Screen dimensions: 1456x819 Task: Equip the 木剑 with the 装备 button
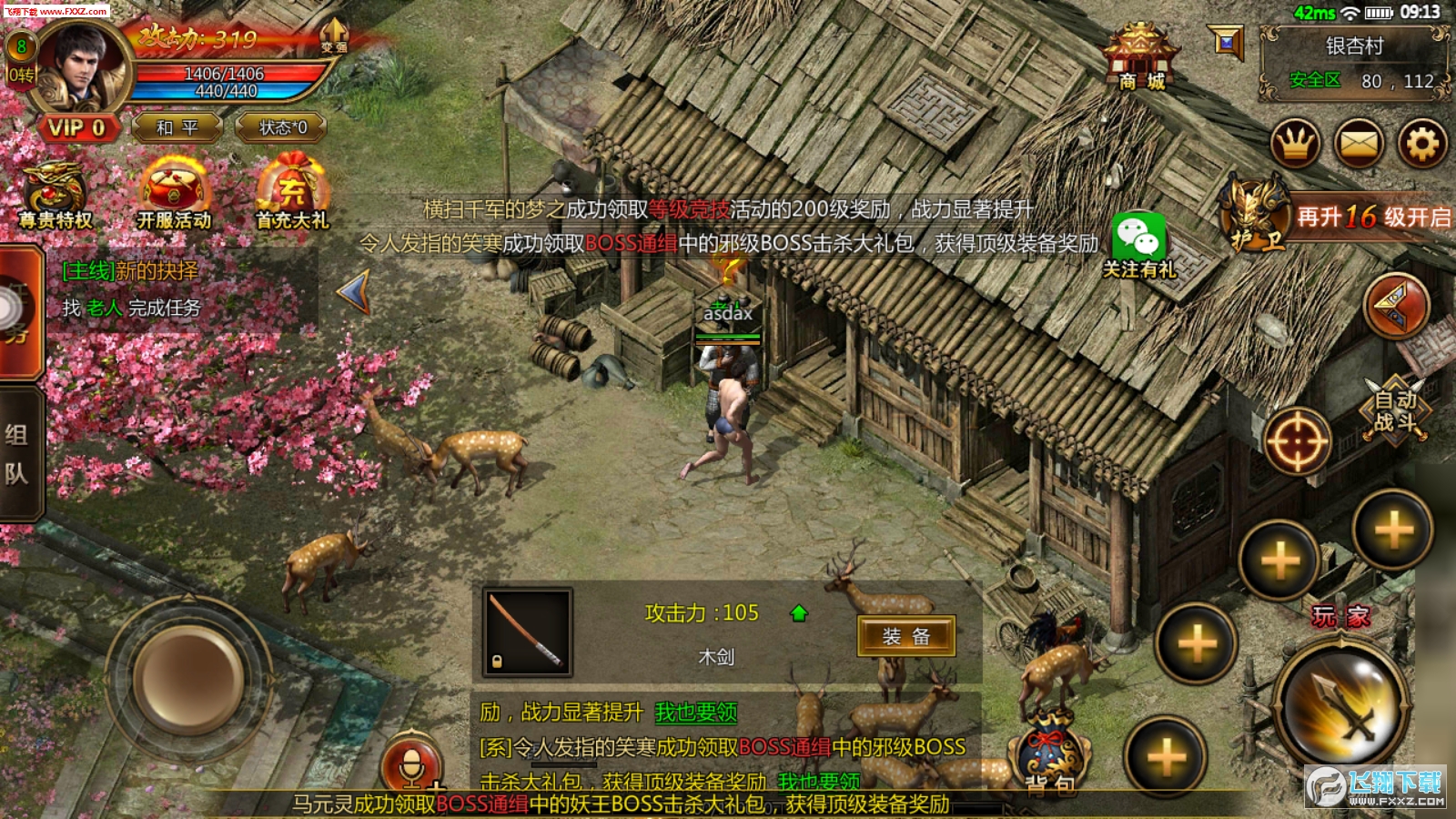[x=905, y=636]
